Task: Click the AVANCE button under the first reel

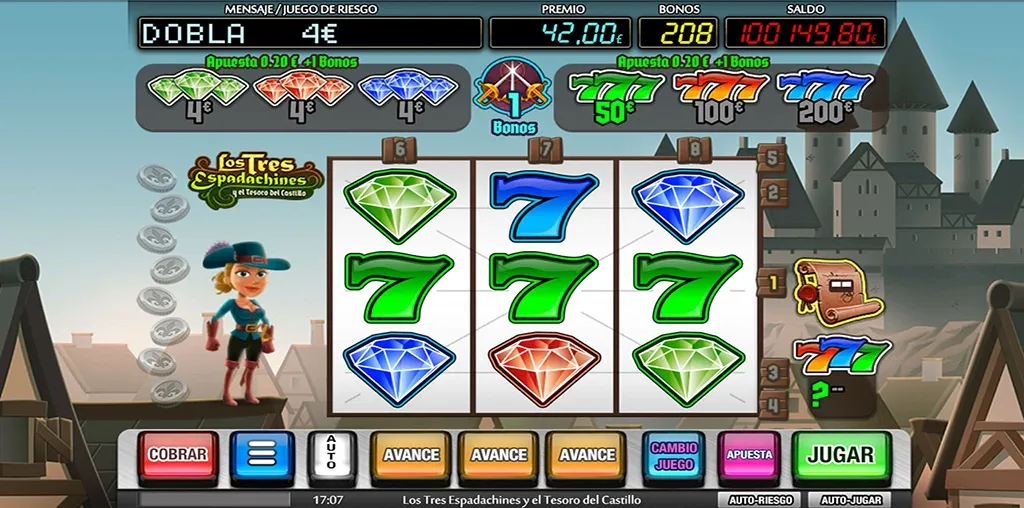Action: click(411, 456)
